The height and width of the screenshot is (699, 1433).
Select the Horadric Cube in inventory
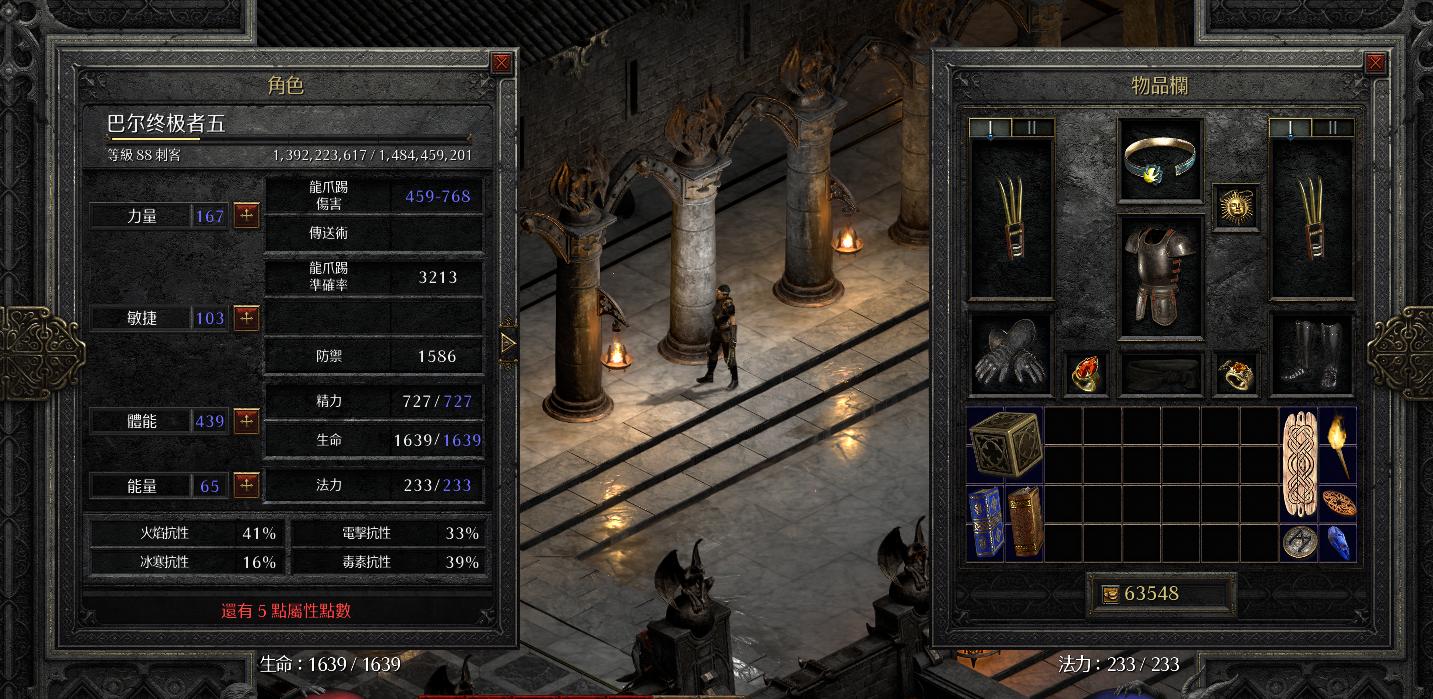tap(1005, 443)
